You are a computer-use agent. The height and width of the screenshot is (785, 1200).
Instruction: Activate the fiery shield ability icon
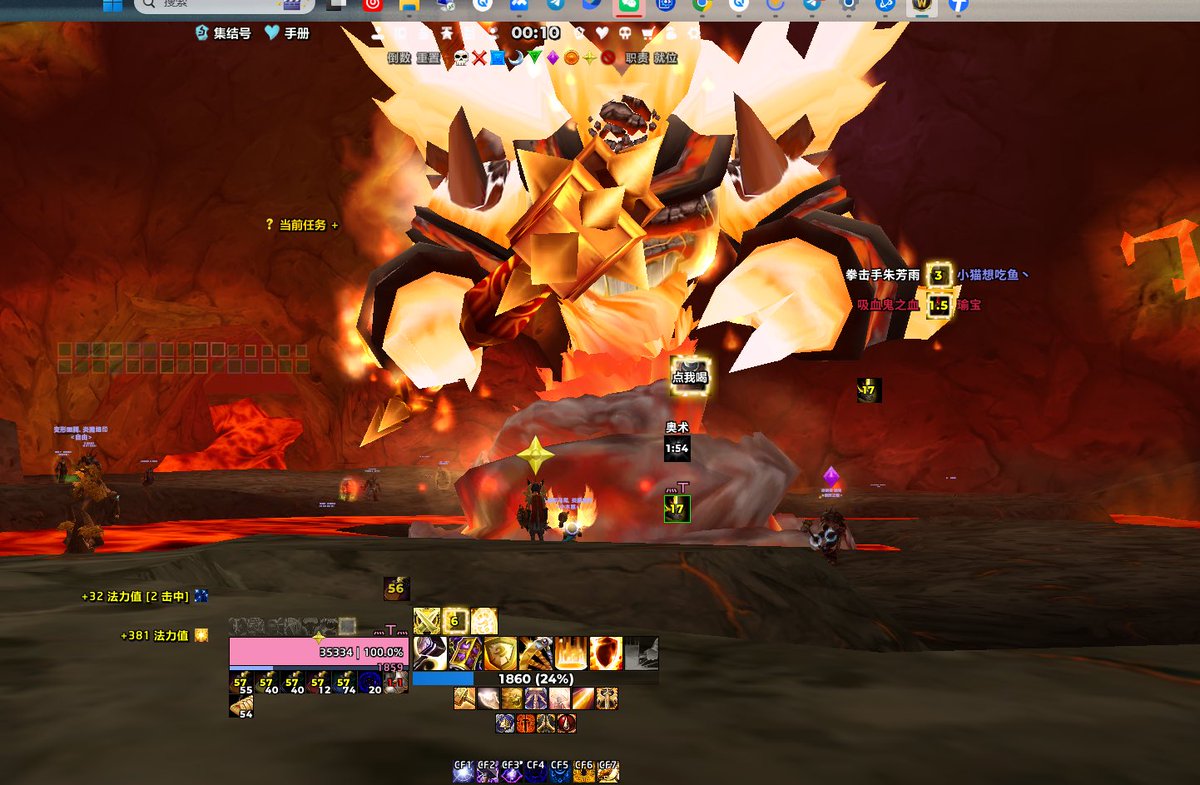(605, 653)
